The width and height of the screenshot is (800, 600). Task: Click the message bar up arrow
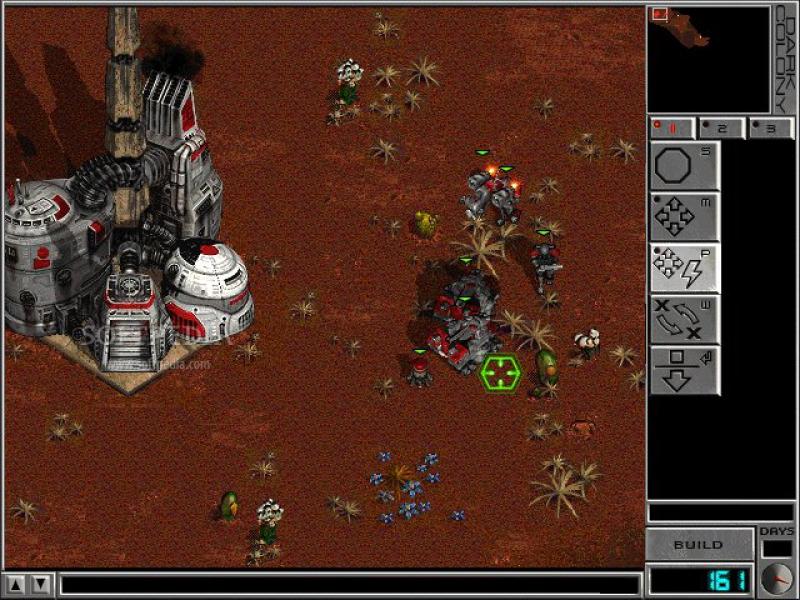pos(17,584)
